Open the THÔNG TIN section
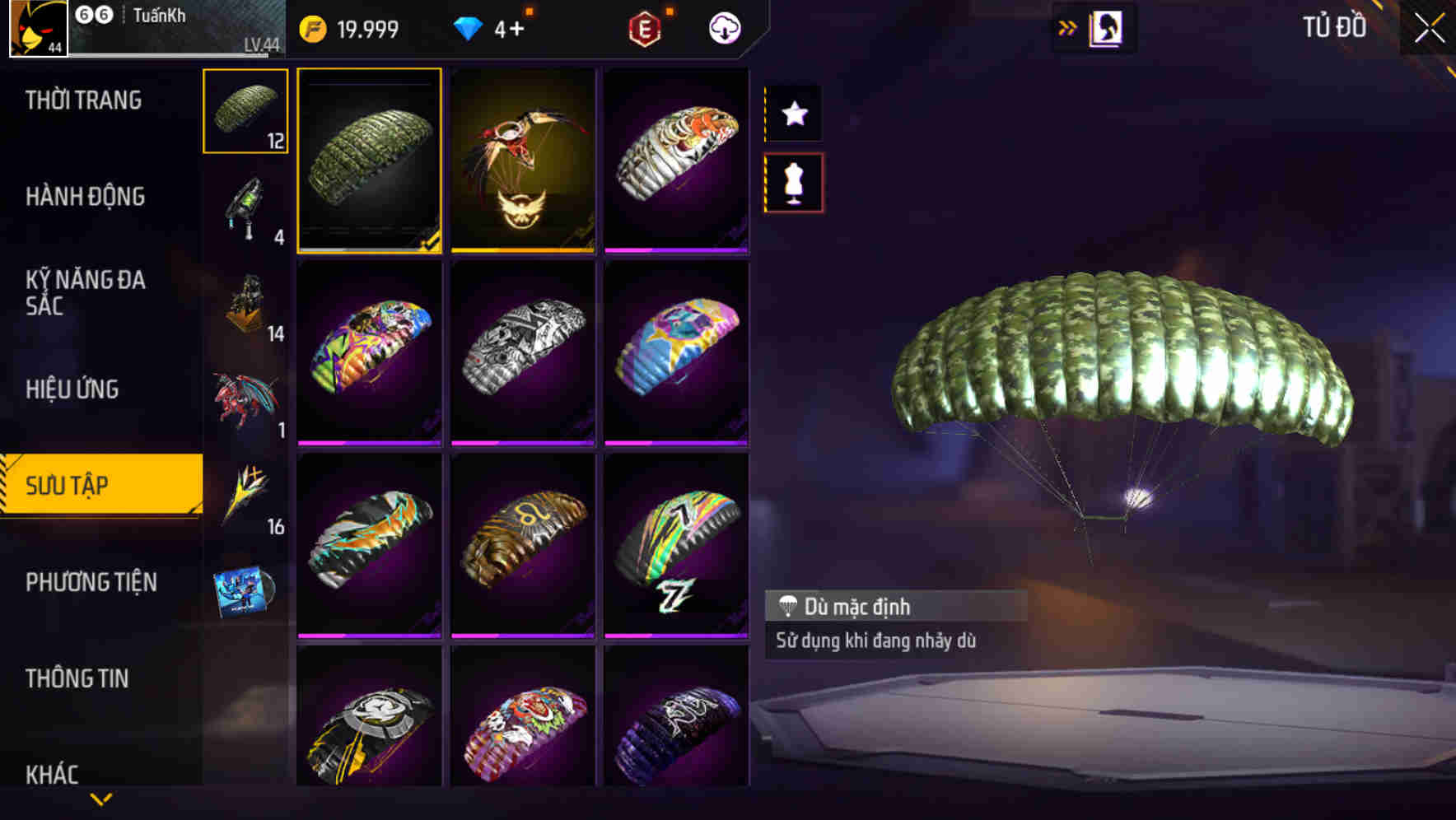Viewport: 1456px width, 820px height. click(79, 678)
